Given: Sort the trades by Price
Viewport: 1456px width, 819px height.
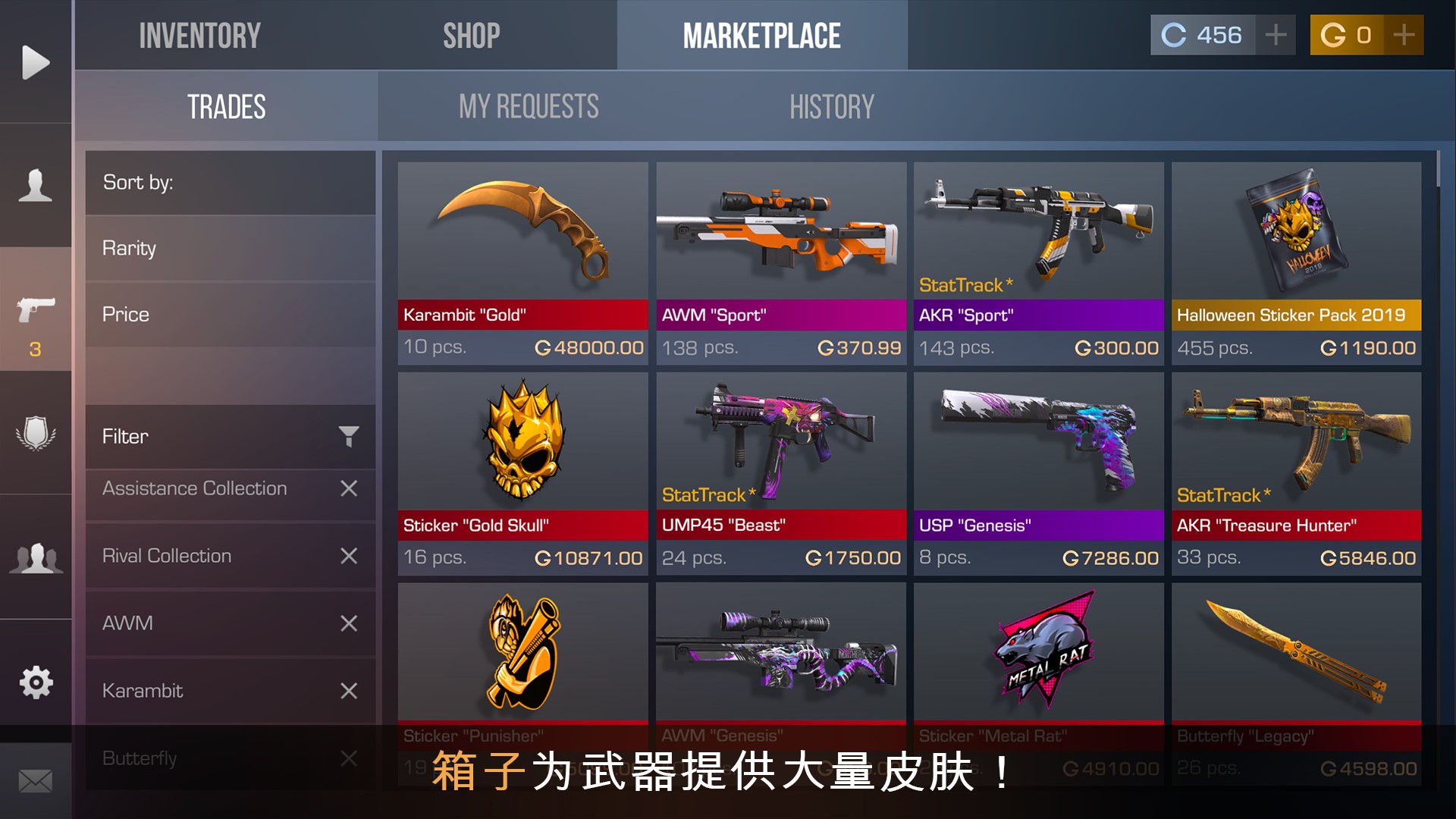Looking at the screenshot, I should click(x=230, y=314).
